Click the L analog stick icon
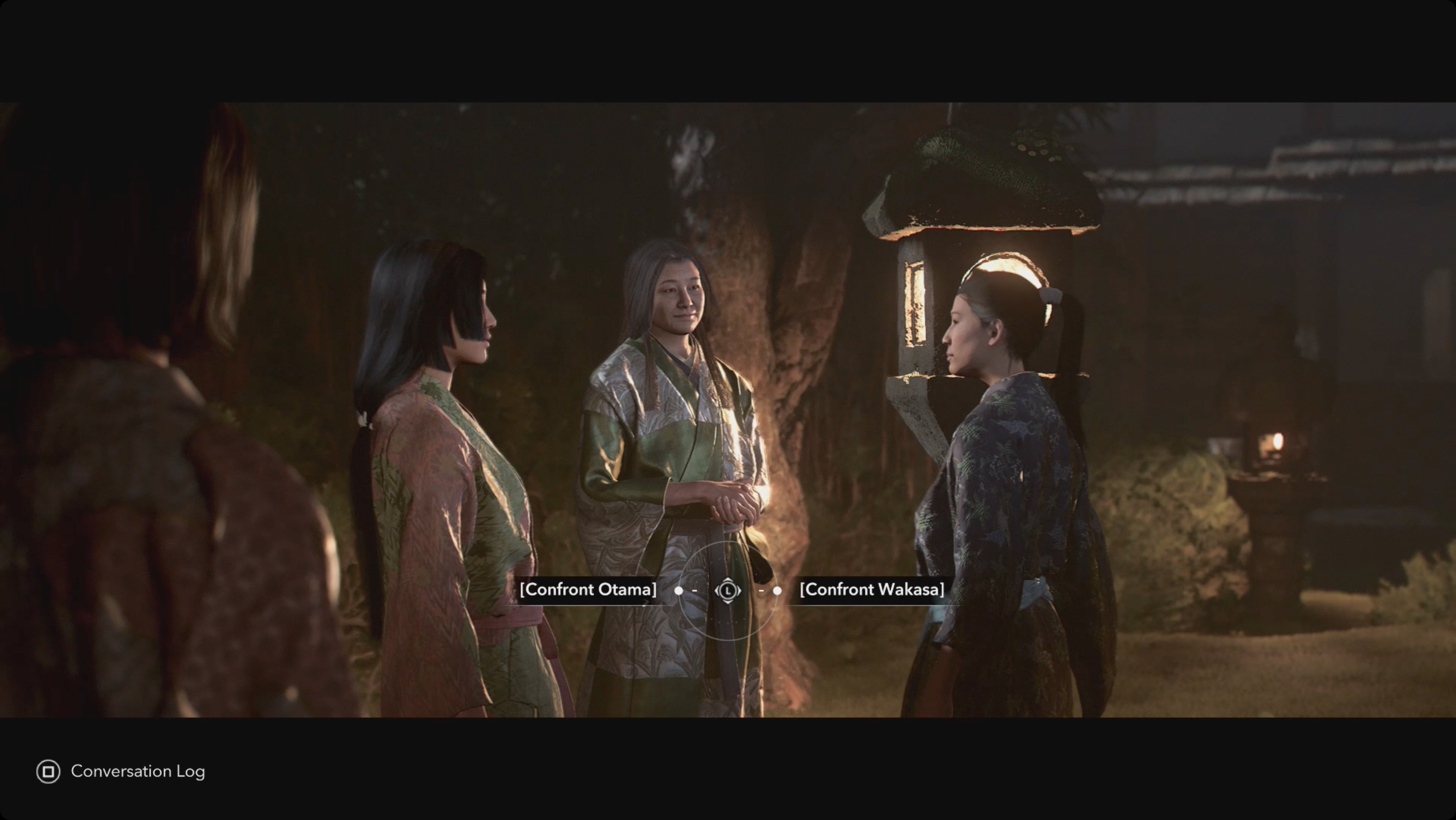Screen dimensions: 1456x820 [728, 590]
